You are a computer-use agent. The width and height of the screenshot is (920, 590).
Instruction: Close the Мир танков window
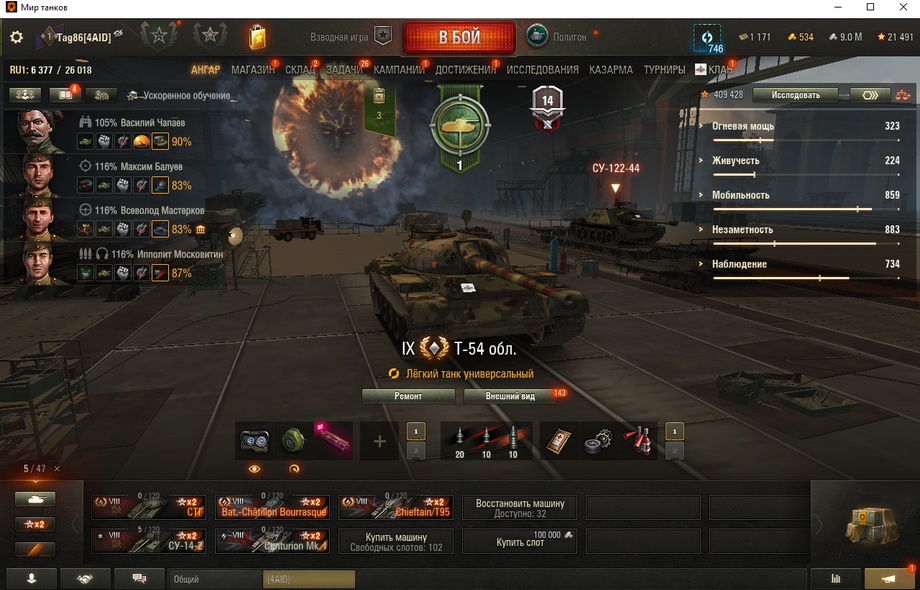click(x=898, y=7)
